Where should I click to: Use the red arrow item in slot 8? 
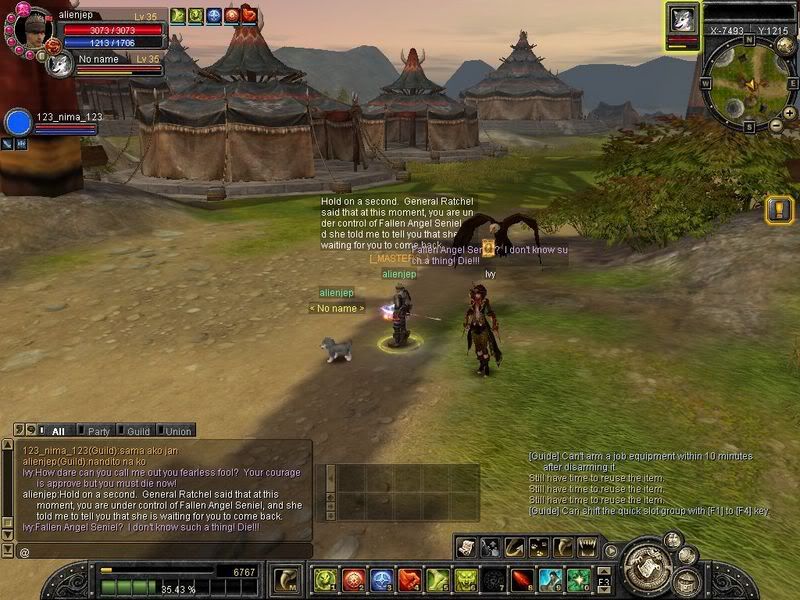[x=523, y=580]
